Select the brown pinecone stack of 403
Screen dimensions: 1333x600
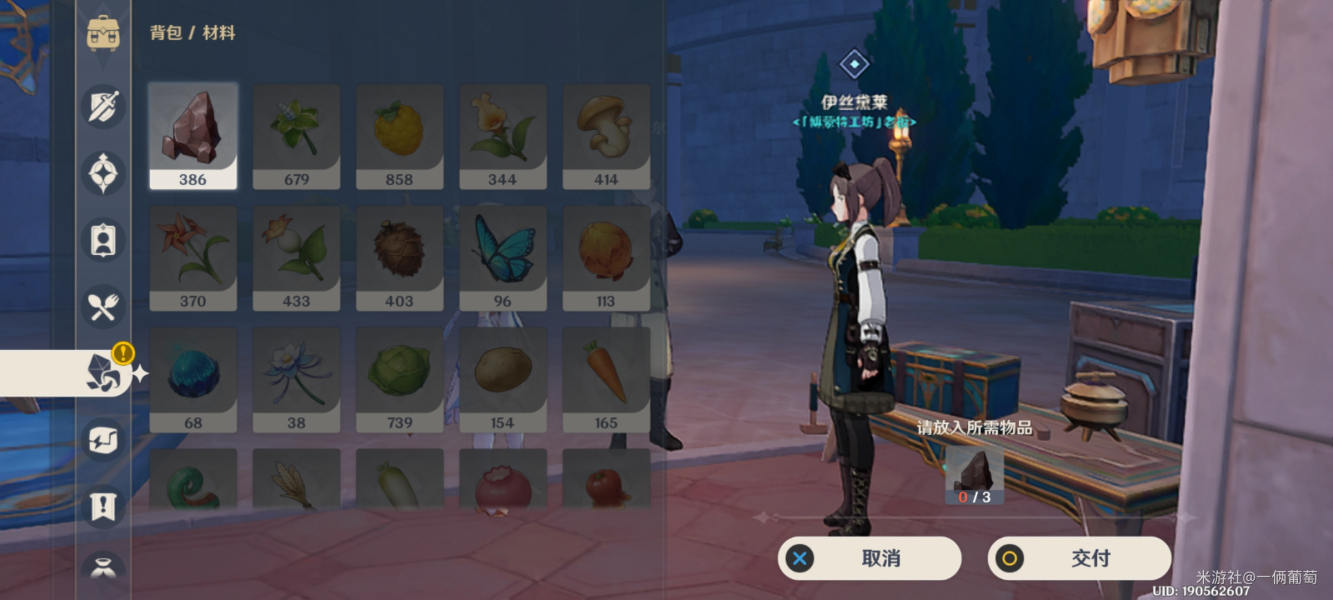coord(399,257)
